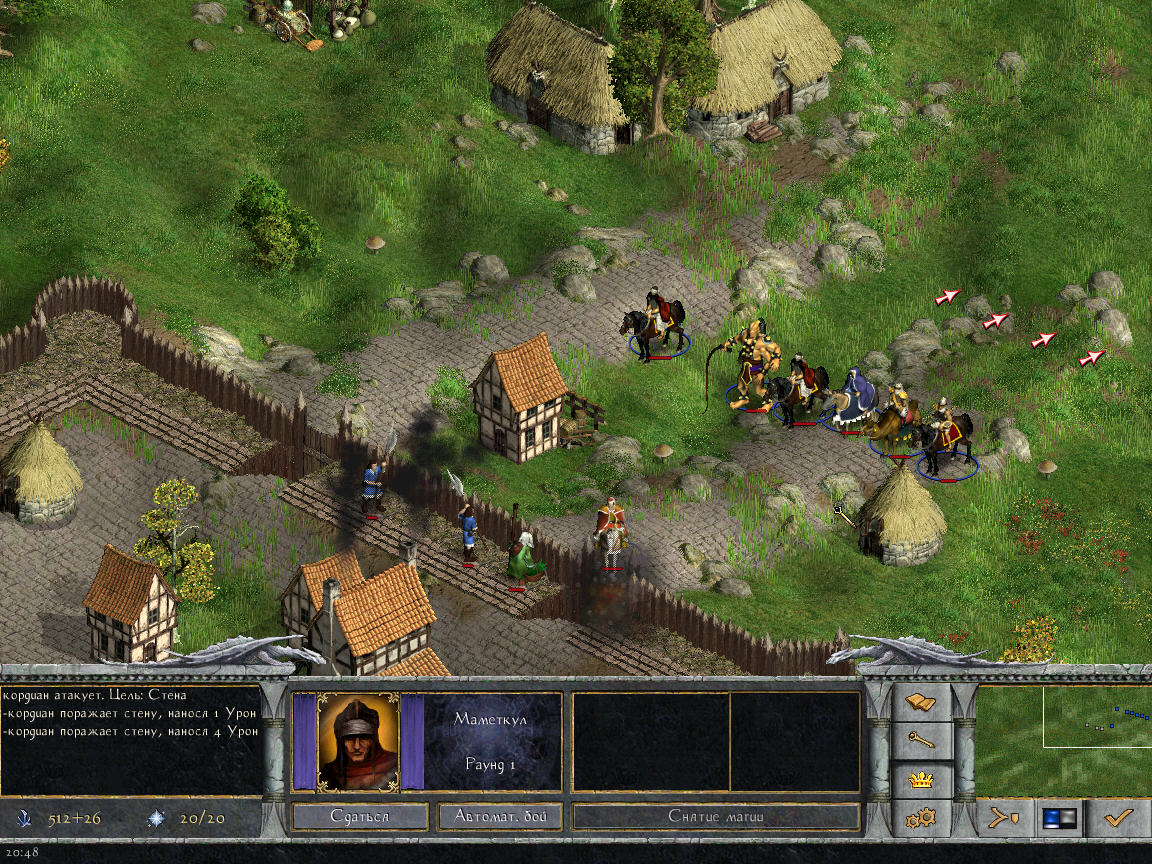Click the battlefield minimap
The width and height of the screenshot is (1152, 864).
pyautogui.click(x=1062, y=739)
